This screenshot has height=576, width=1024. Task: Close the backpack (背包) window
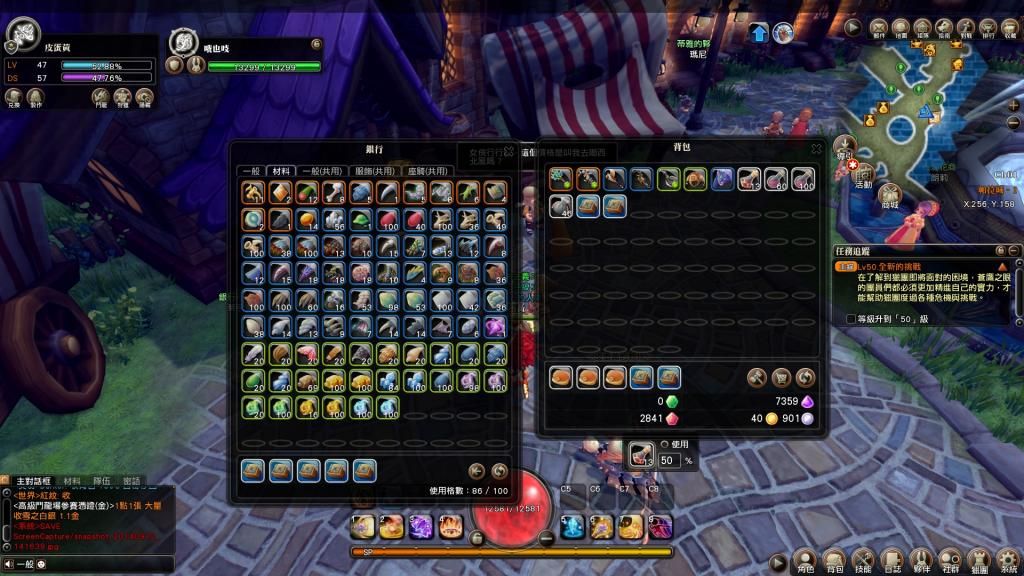tap(817, 148)
